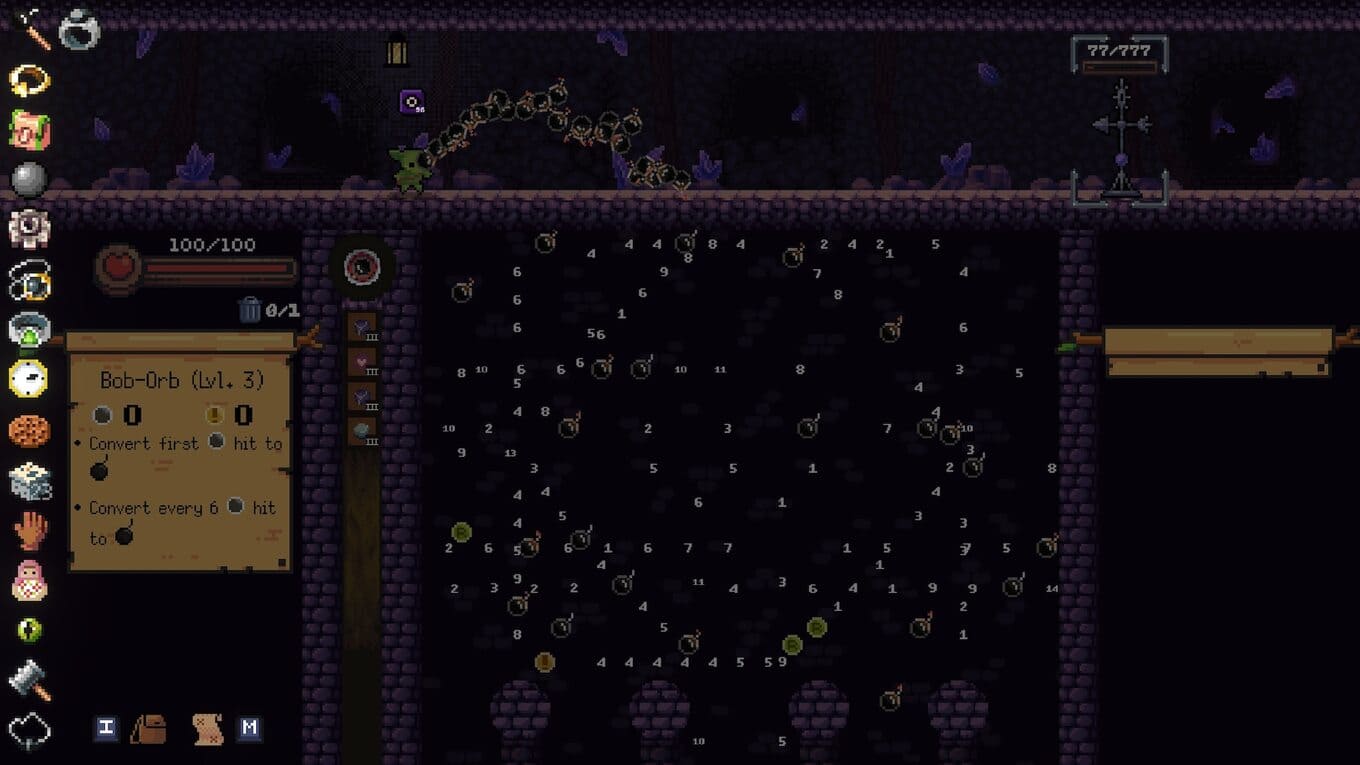The image size is (1360, 765).
Task: Select the gray cannonball relic
Action: point(29,180)
